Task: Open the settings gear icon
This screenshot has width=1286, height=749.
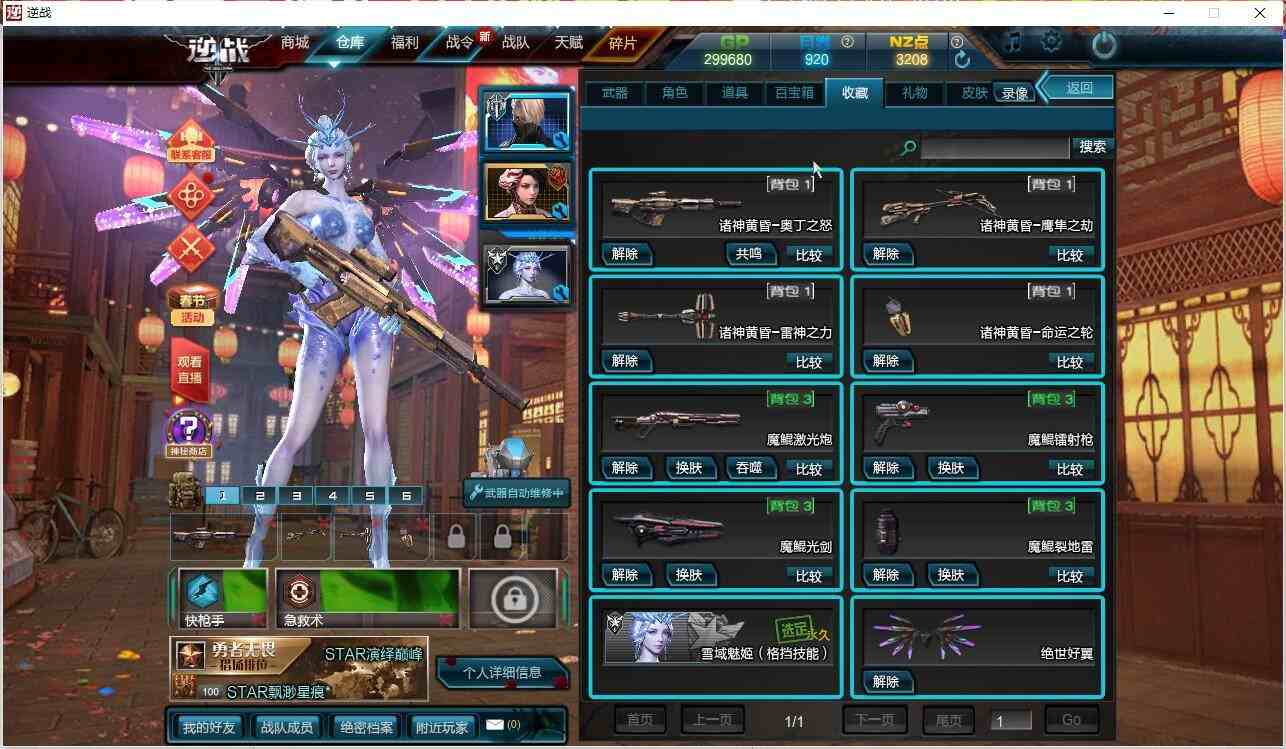Action: click(1051, 42)
